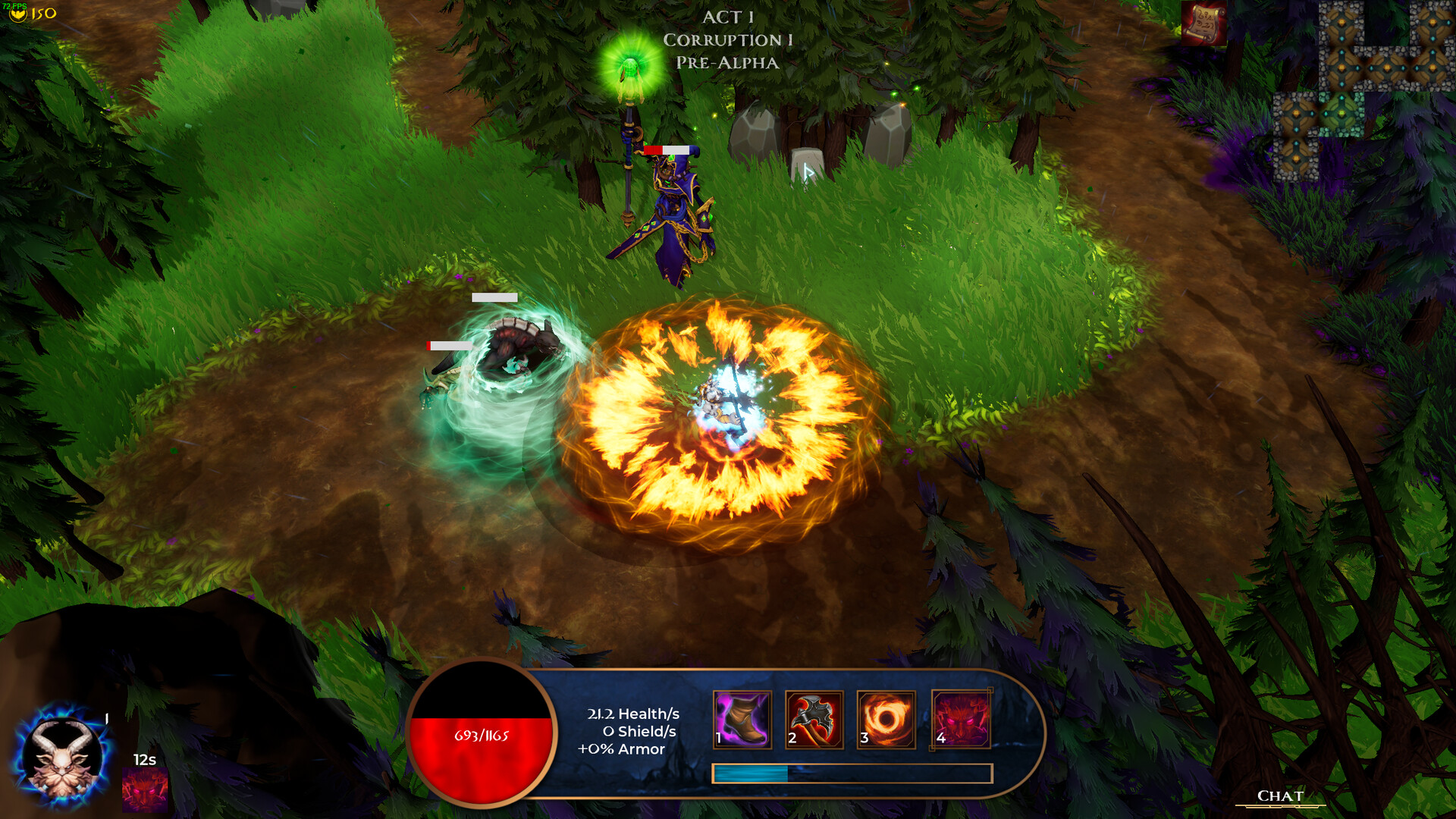Select the +0% Armor stat label
This screenshot has height=819, width=1456.
[622, 750]
